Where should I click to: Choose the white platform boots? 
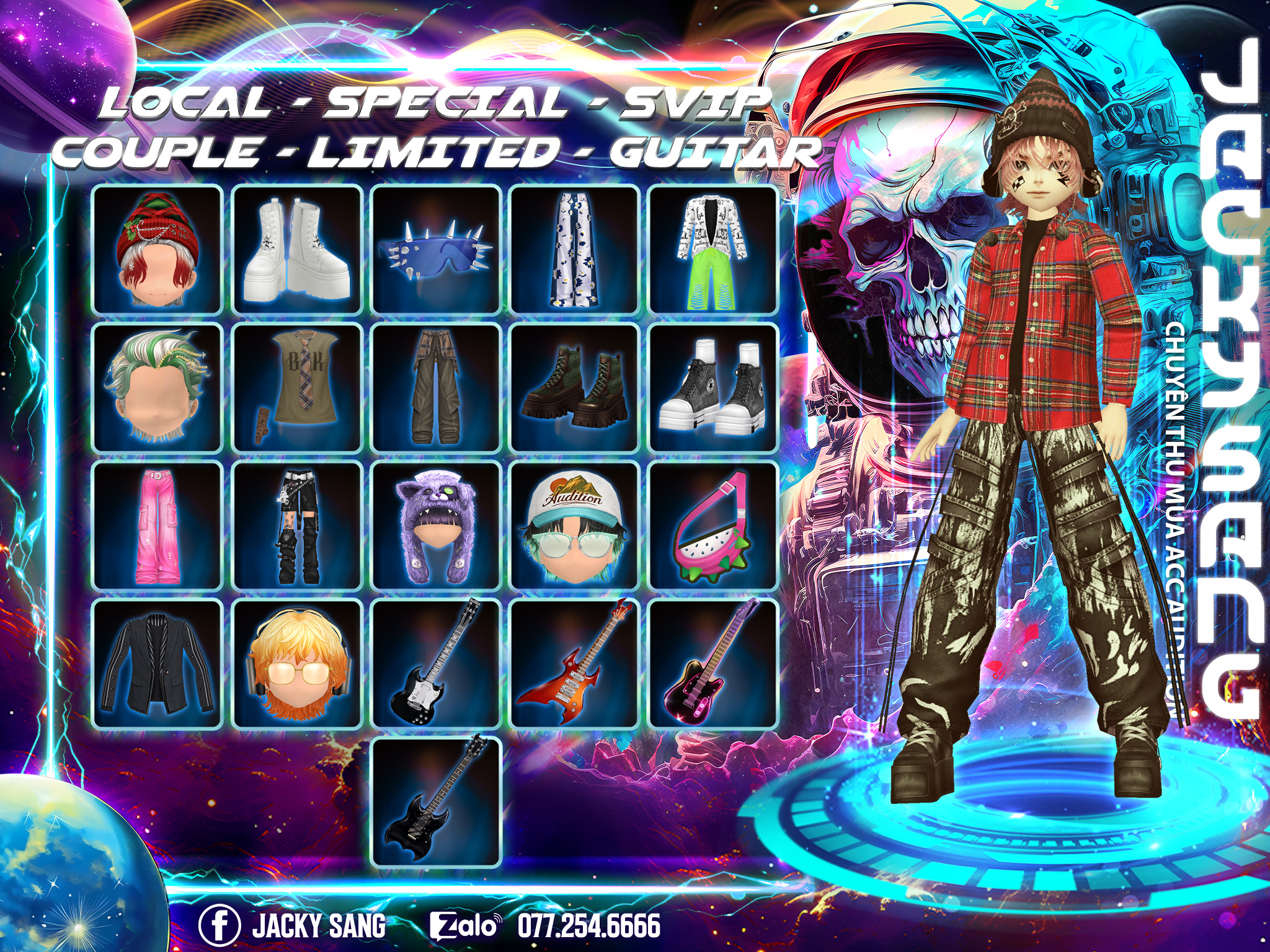(x=297, y=249)
